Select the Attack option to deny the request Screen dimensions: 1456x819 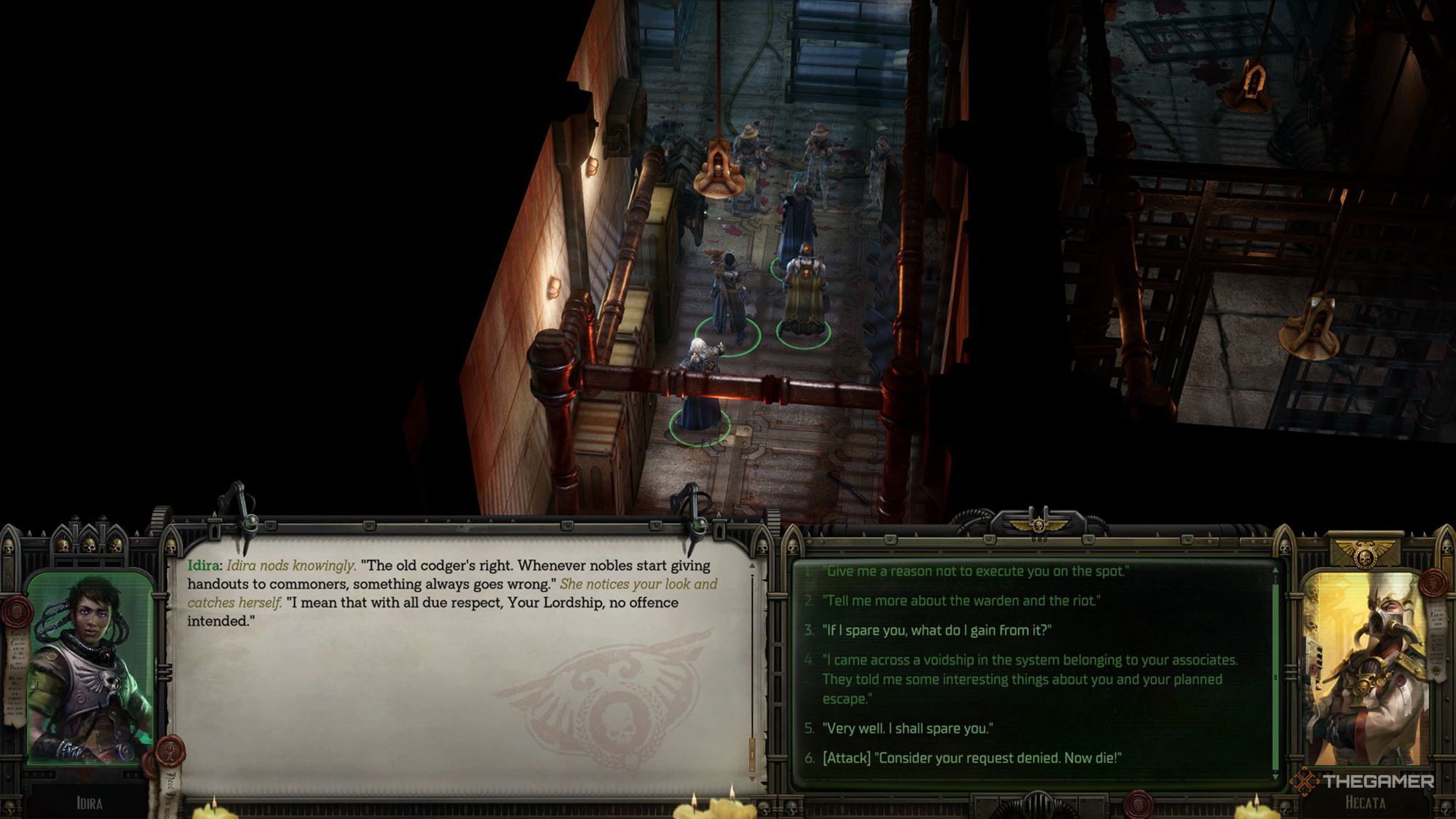pos(971,758)
